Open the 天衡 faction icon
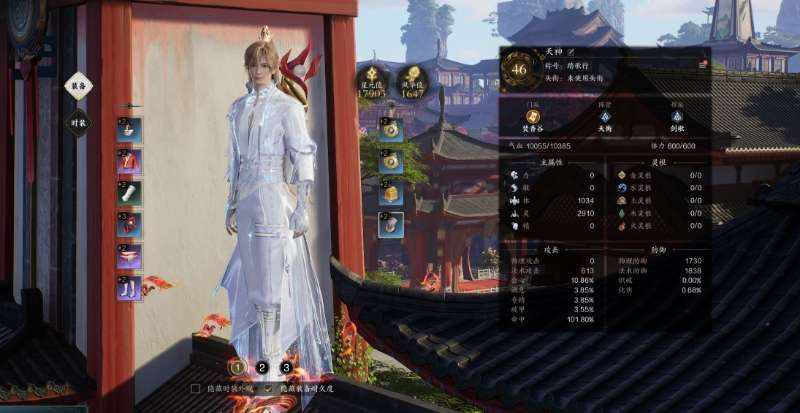Screen dimensions: 800x413 [604, 117]
